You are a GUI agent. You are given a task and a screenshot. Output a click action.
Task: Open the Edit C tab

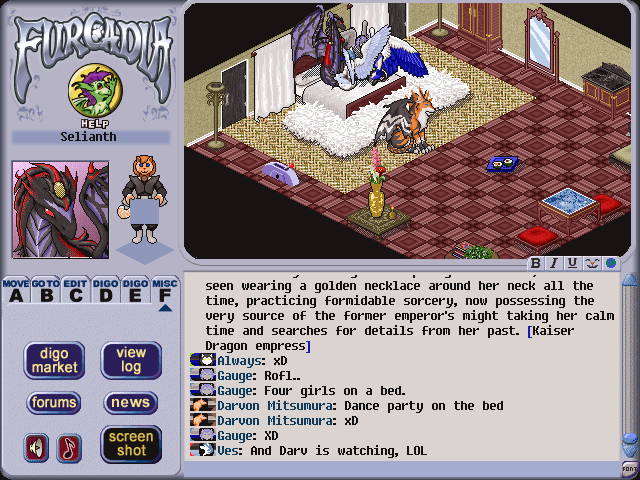pos(76,291)
